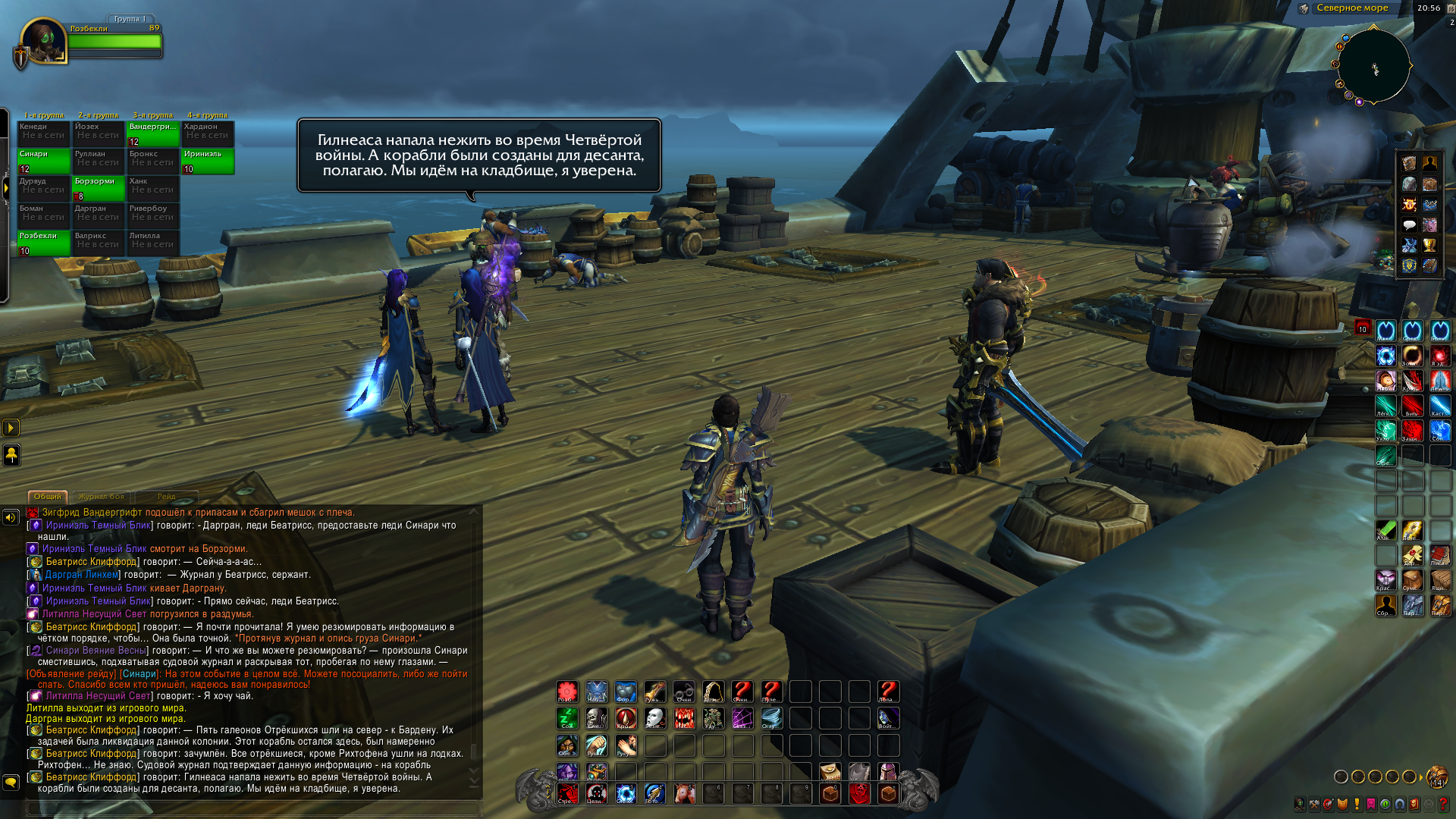Open the minimap
Screen dimensions: 1456x819
(1373, 66)
